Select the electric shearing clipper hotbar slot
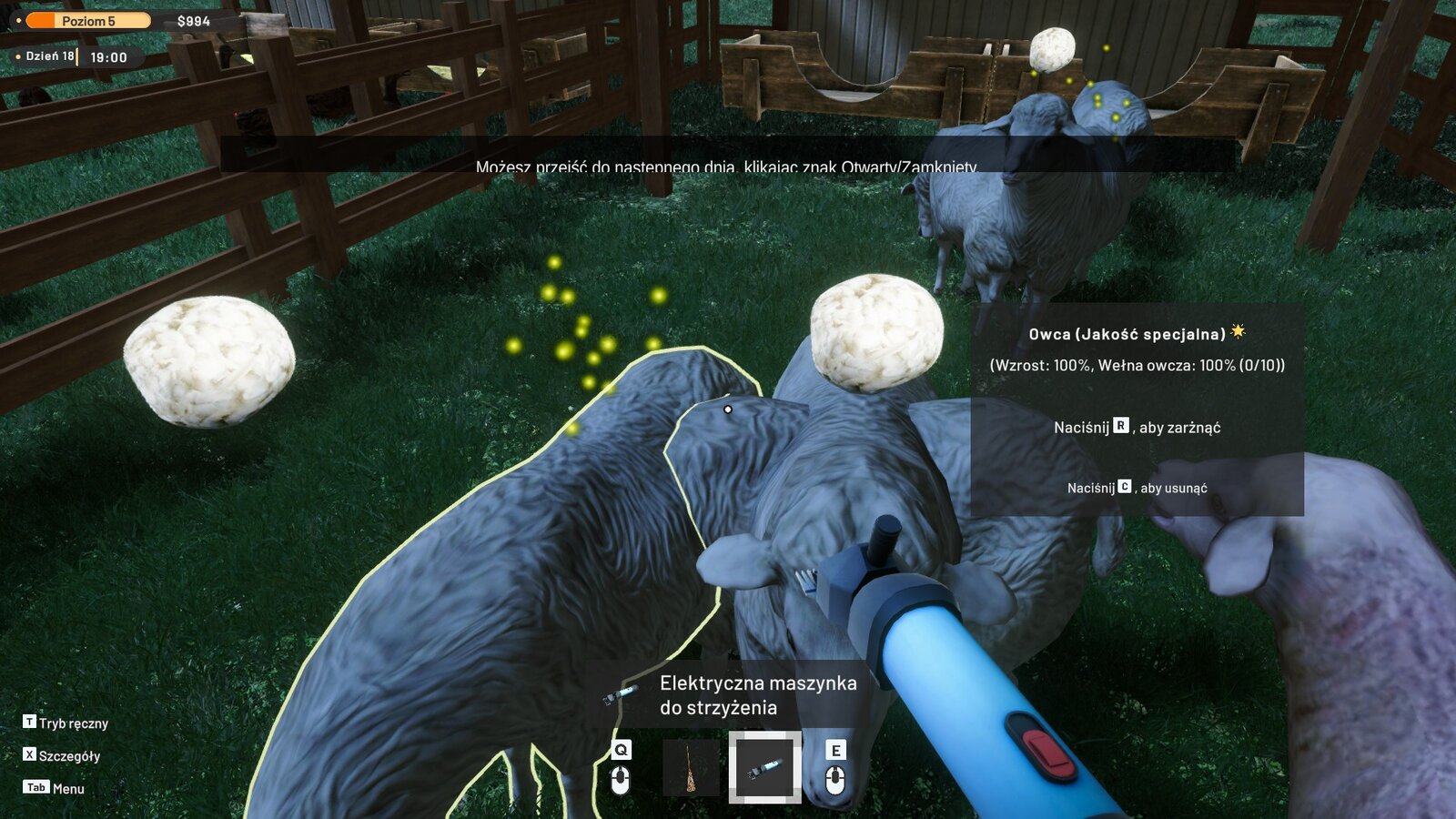1456x819 pixels. click(764, 767)
